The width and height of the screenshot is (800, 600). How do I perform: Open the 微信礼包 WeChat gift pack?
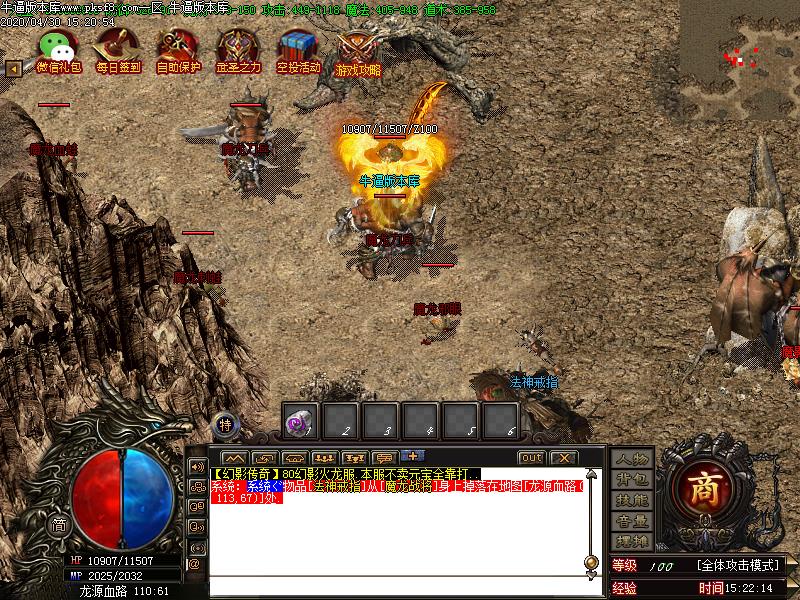59,47
